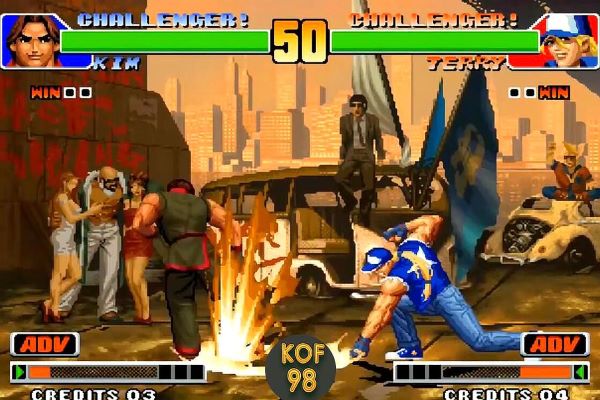Click the ADV mode badge above Terry's power gauge
This screenshot has width=600, height=400.
[555, 345]
